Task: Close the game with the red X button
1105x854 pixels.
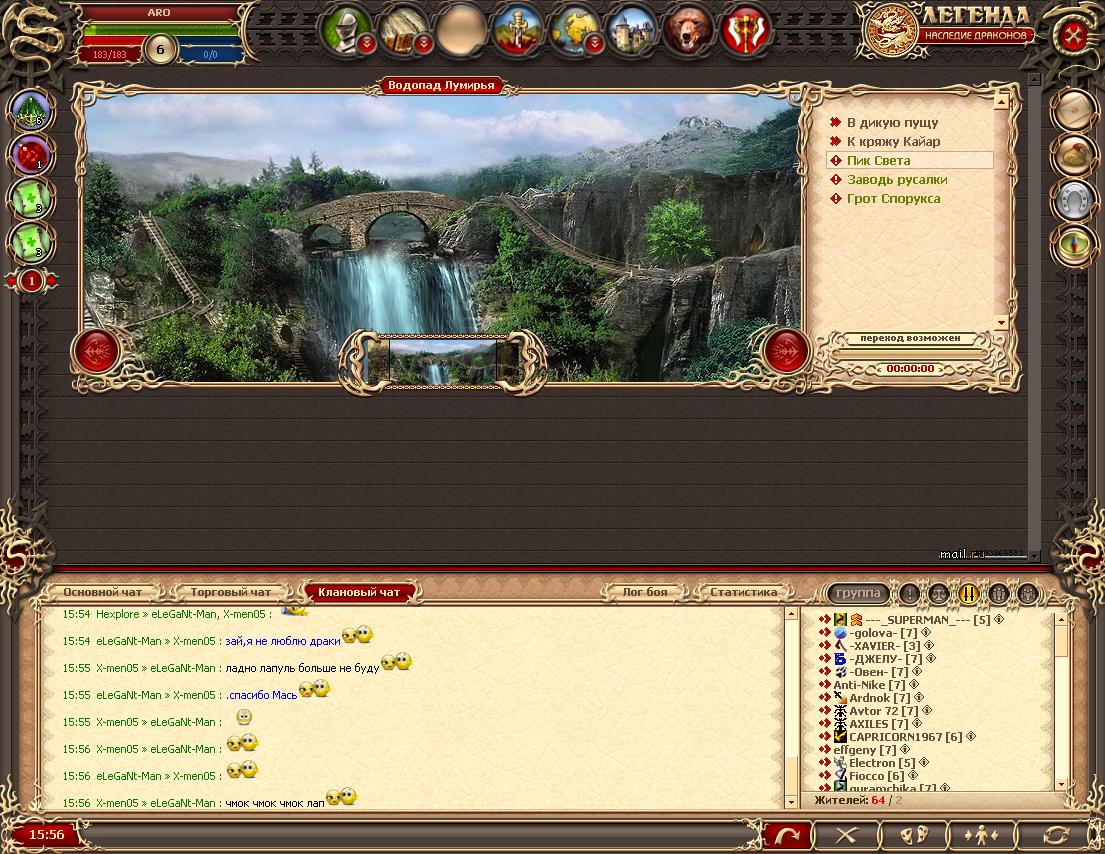Action: [x=1074, y=35]
